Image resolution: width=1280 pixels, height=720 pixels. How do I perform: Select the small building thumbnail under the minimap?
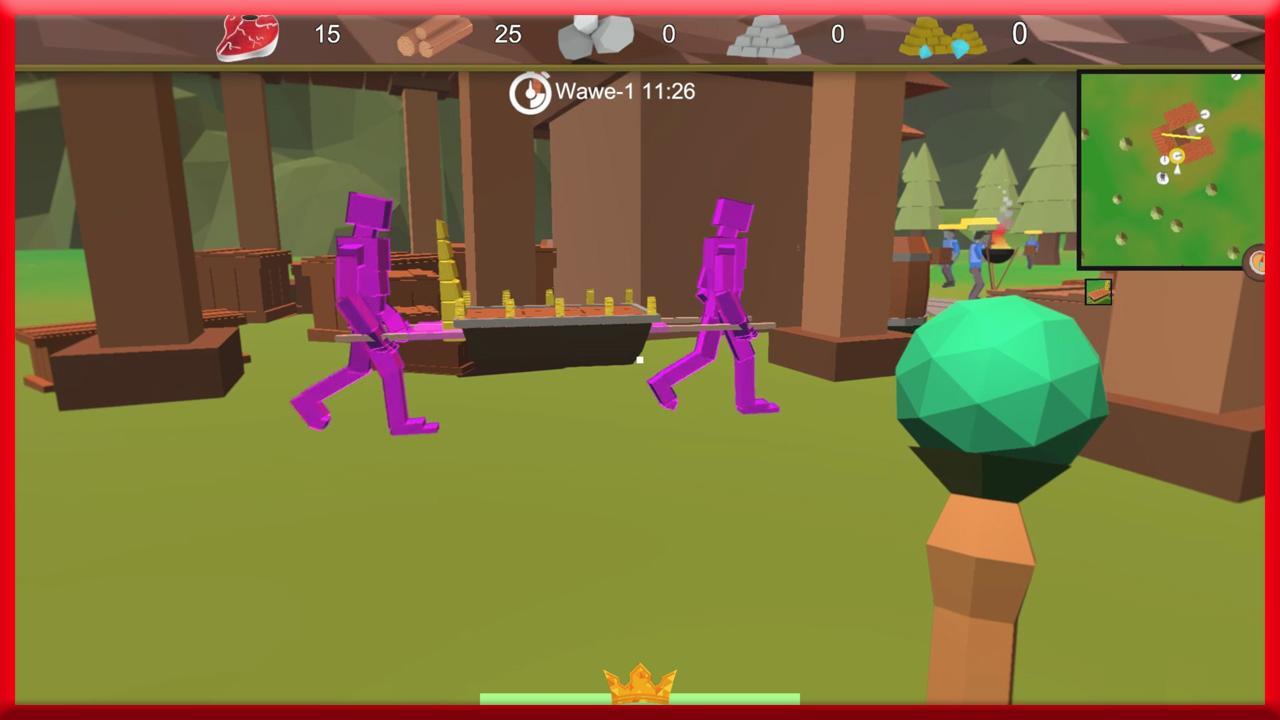pos(1098,292)
